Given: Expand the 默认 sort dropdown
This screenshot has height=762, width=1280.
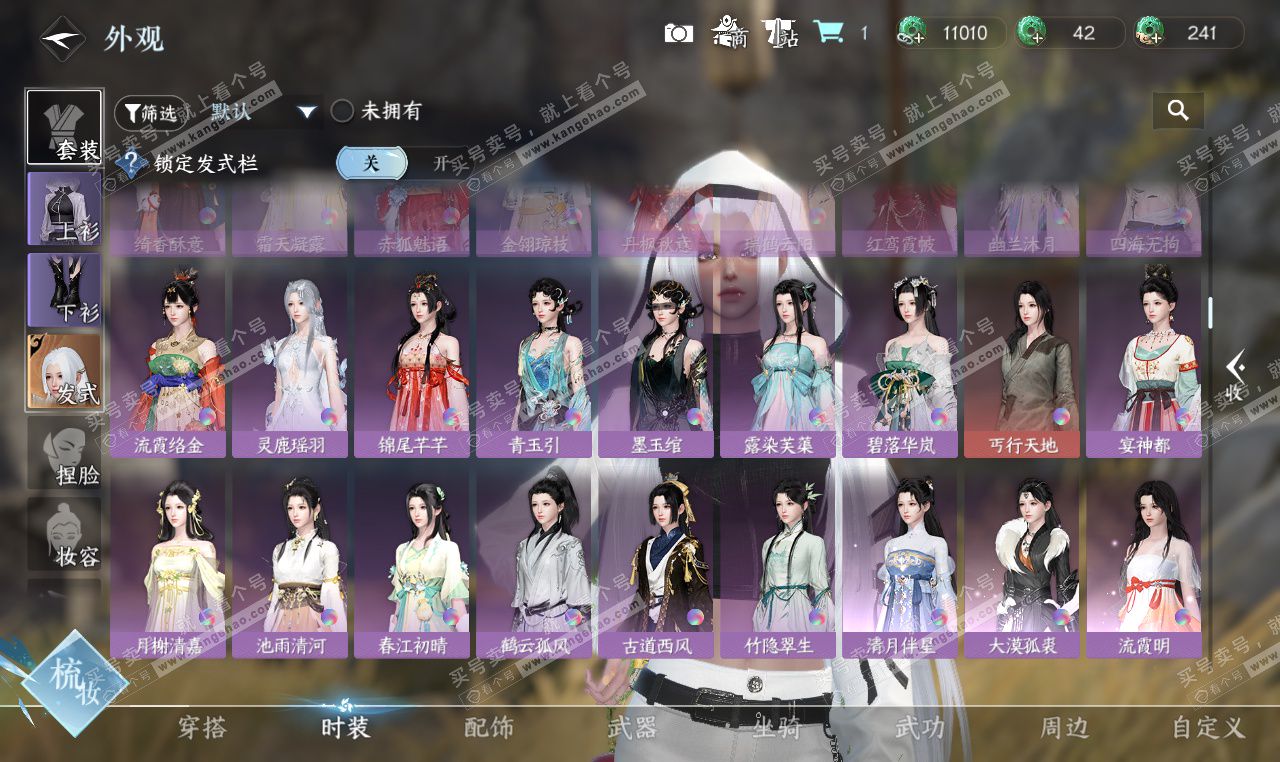Looking at the screenshot, I should (307, 112).
